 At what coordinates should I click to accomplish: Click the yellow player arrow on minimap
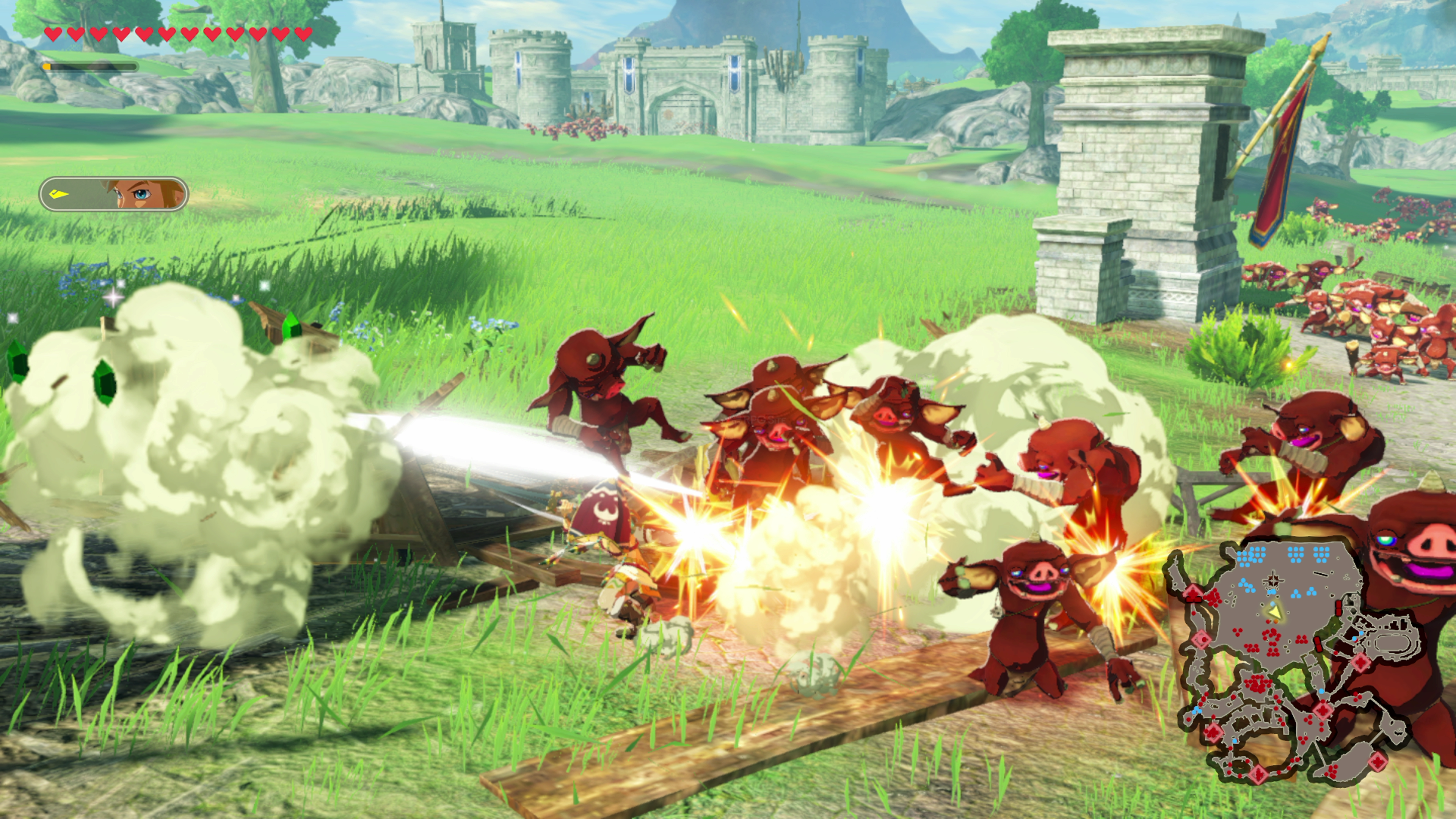[x=1274, y=612]
